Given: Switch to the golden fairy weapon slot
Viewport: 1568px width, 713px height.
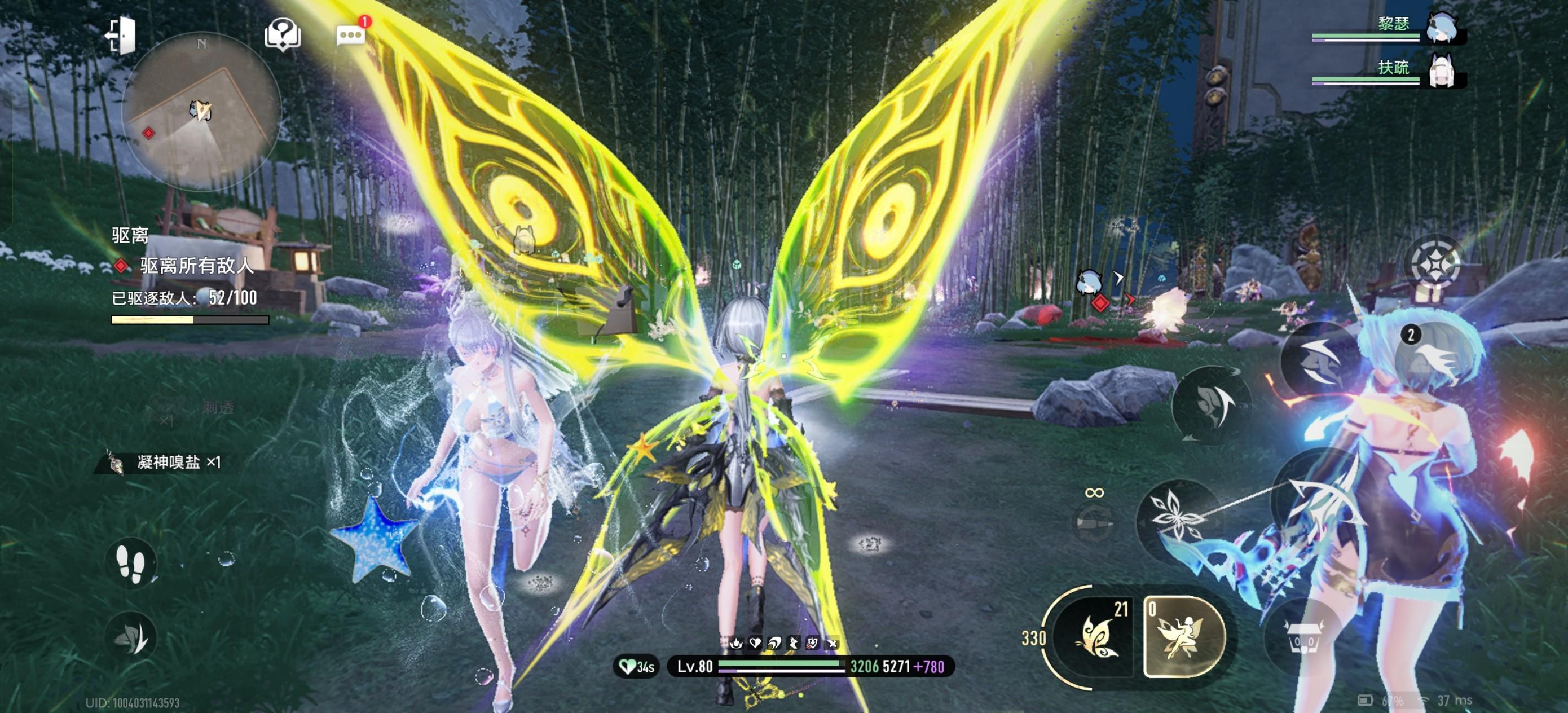Looking at the screenshot, I should point(1184,637).
